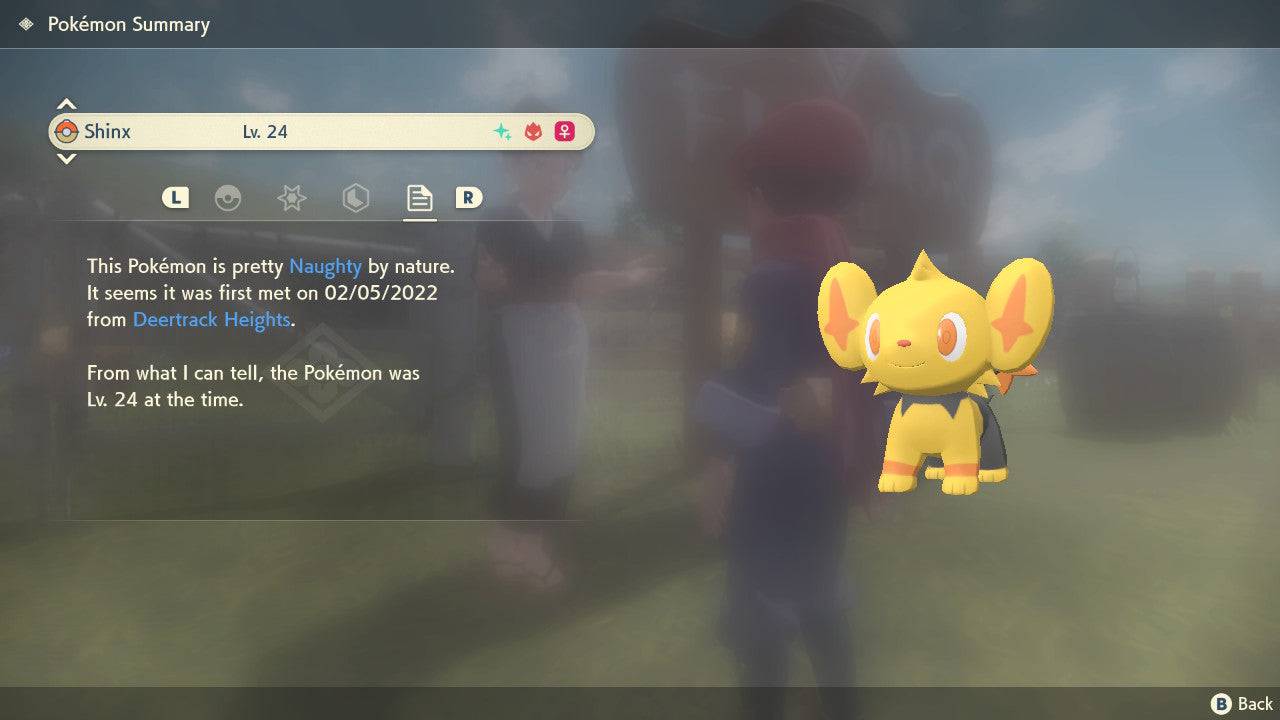Click the down arrow below Shinx's name
This screenshot has height=720, width=1280.
66,159
